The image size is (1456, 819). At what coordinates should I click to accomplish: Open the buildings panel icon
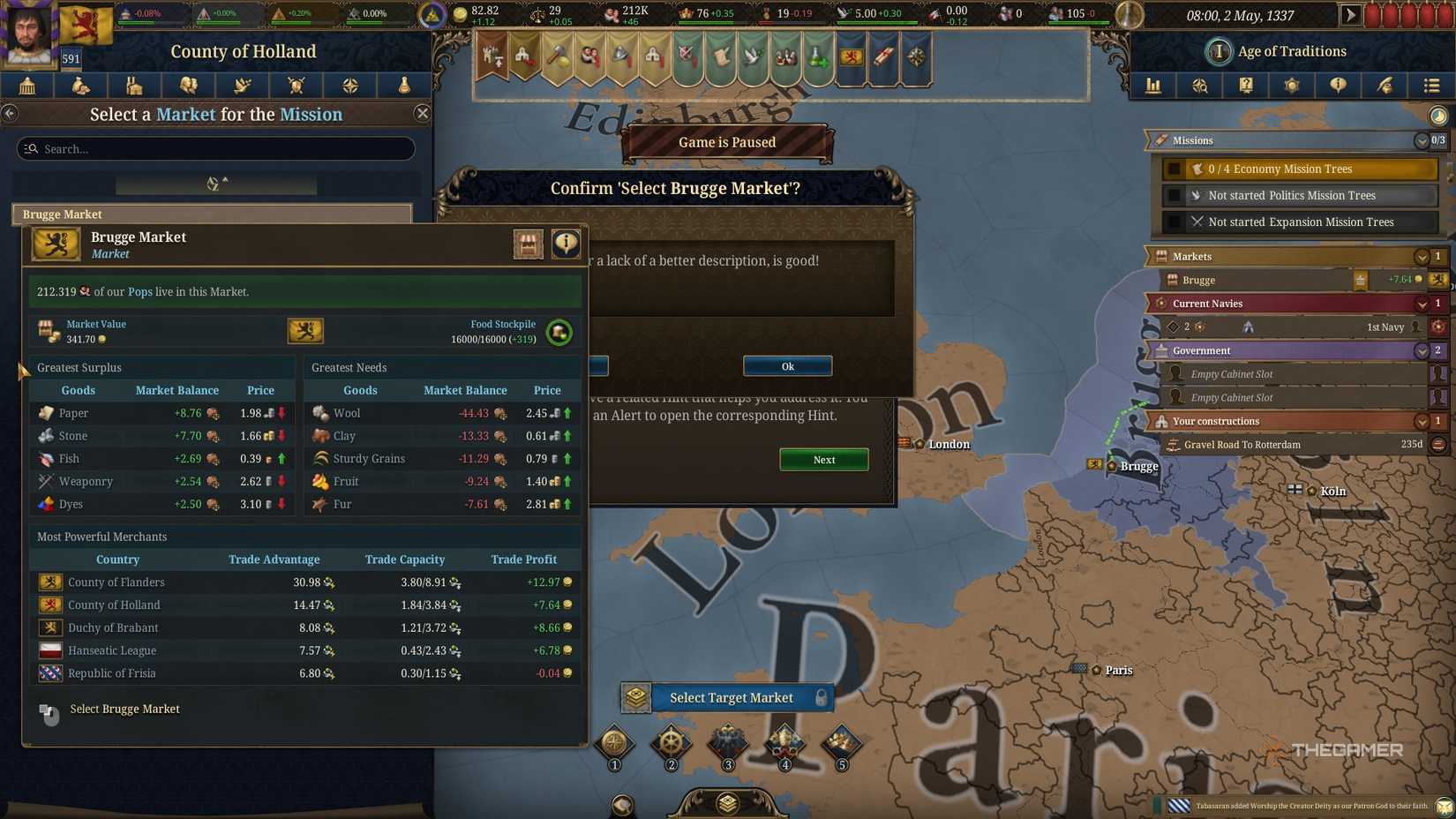[x=134, y=86]
